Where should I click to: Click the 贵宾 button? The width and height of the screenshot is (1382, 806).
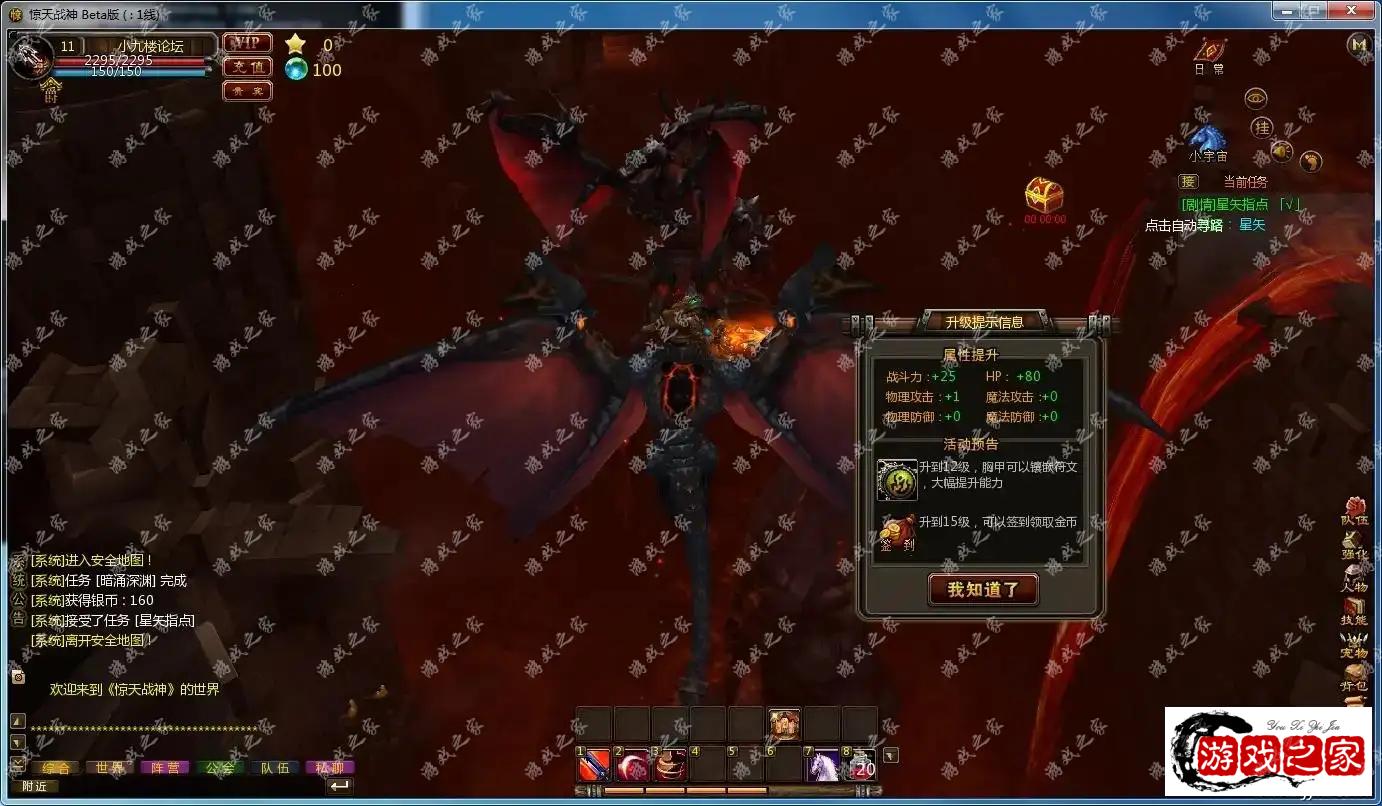tap(246, 91)
